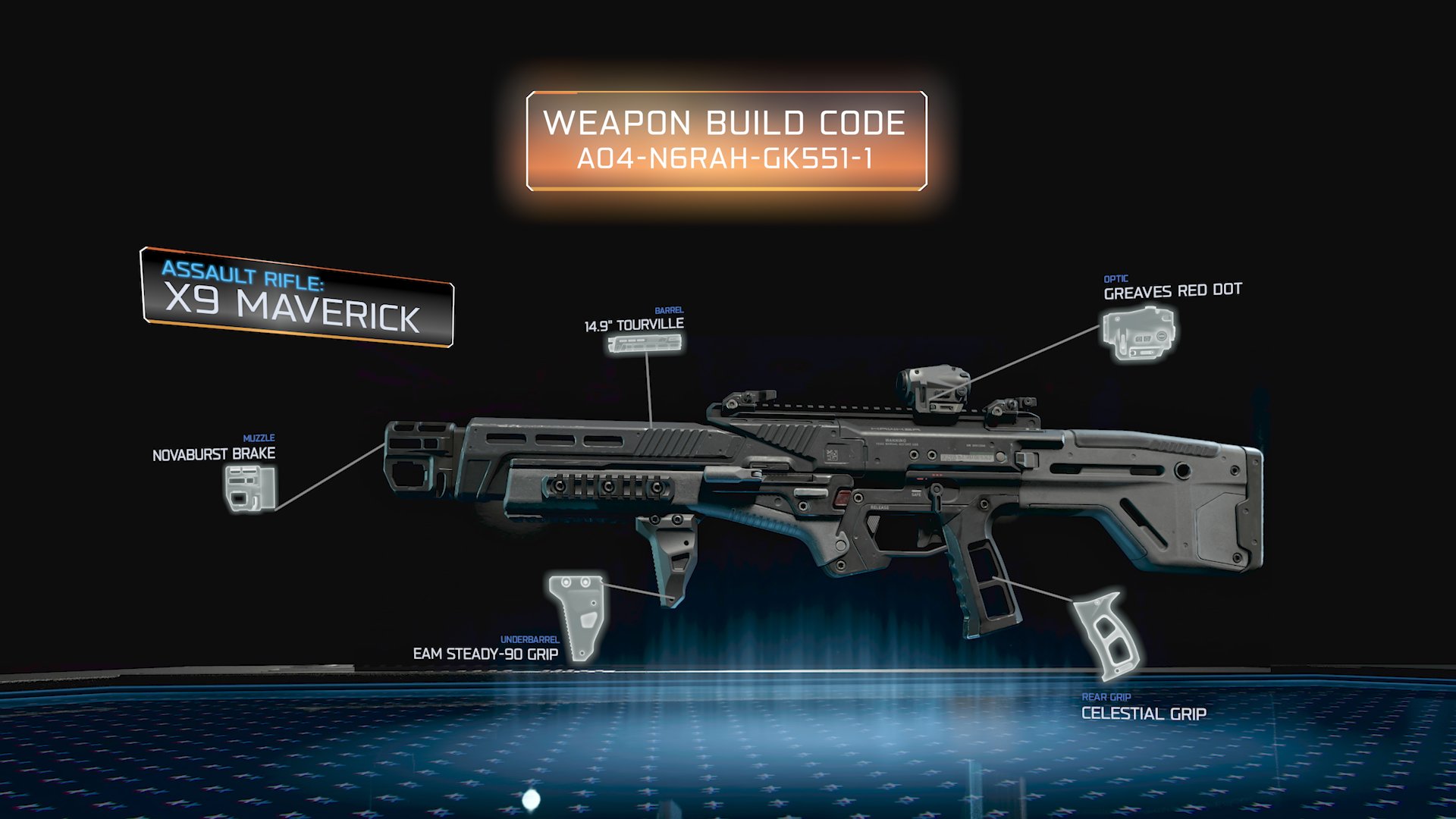
Task: Pick the Greaves Red Dot optic icon
Action: (1139, 333)
